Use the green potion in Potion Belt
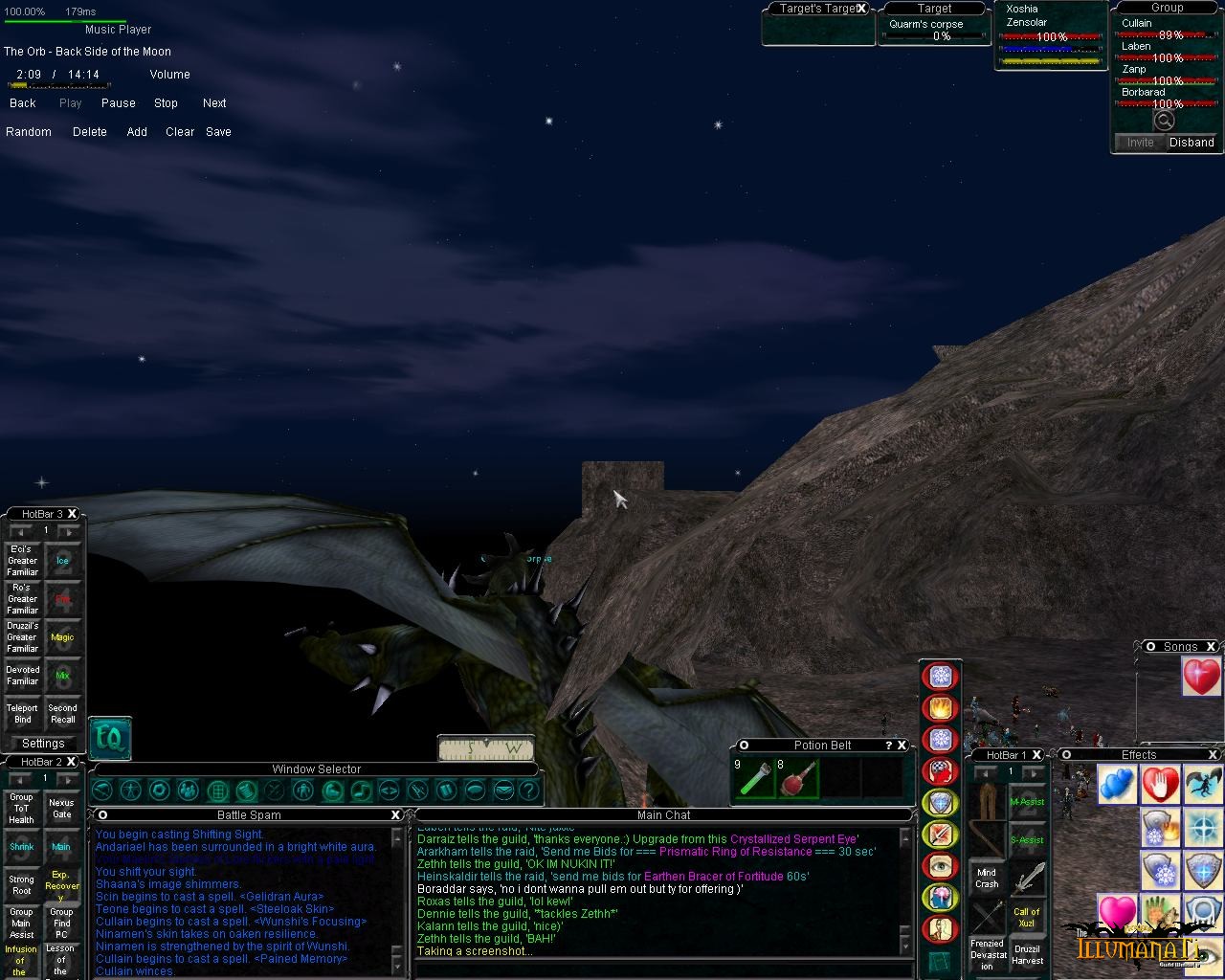This screenshot has width=1225, height=980. [x=753, y=779]
